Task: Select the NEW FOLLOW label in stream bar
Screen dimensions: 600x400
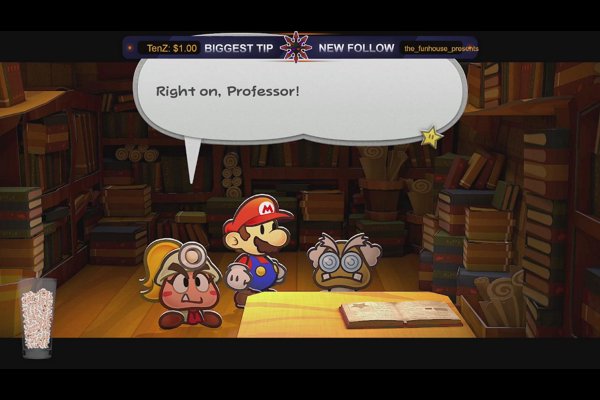Action: (x=356, y=48)
